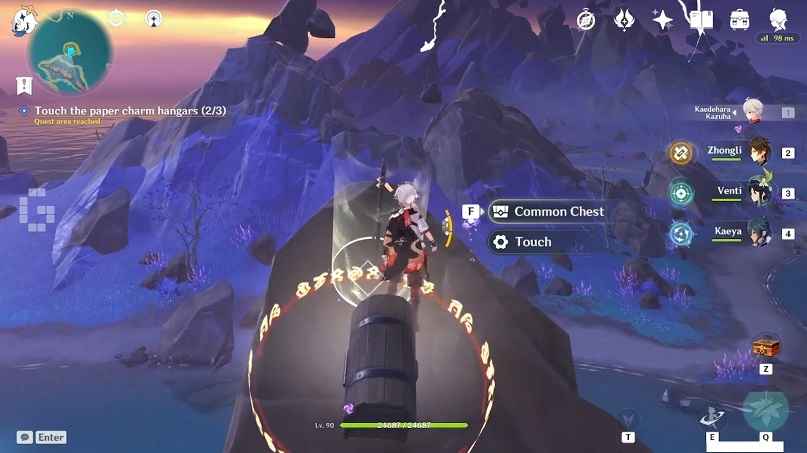The height and width of the screenshot is (453, 807).
Task: Open the winged Battle Pass icon
Action: [624, 19]
